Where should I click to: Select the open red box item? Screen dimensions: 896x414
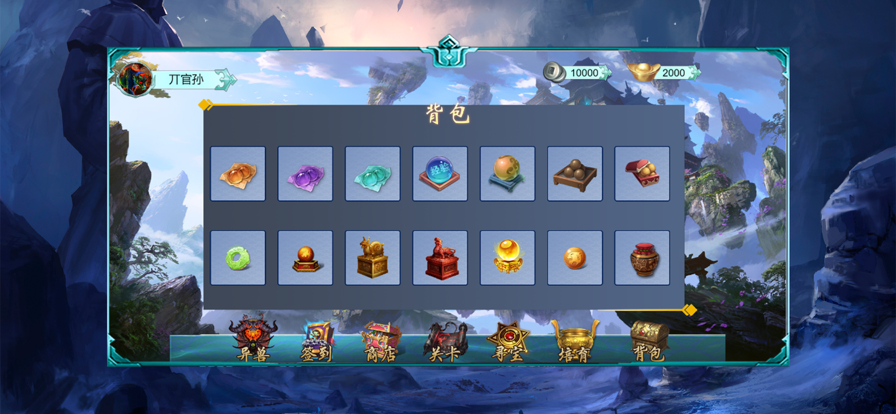[x=642, y=174]
